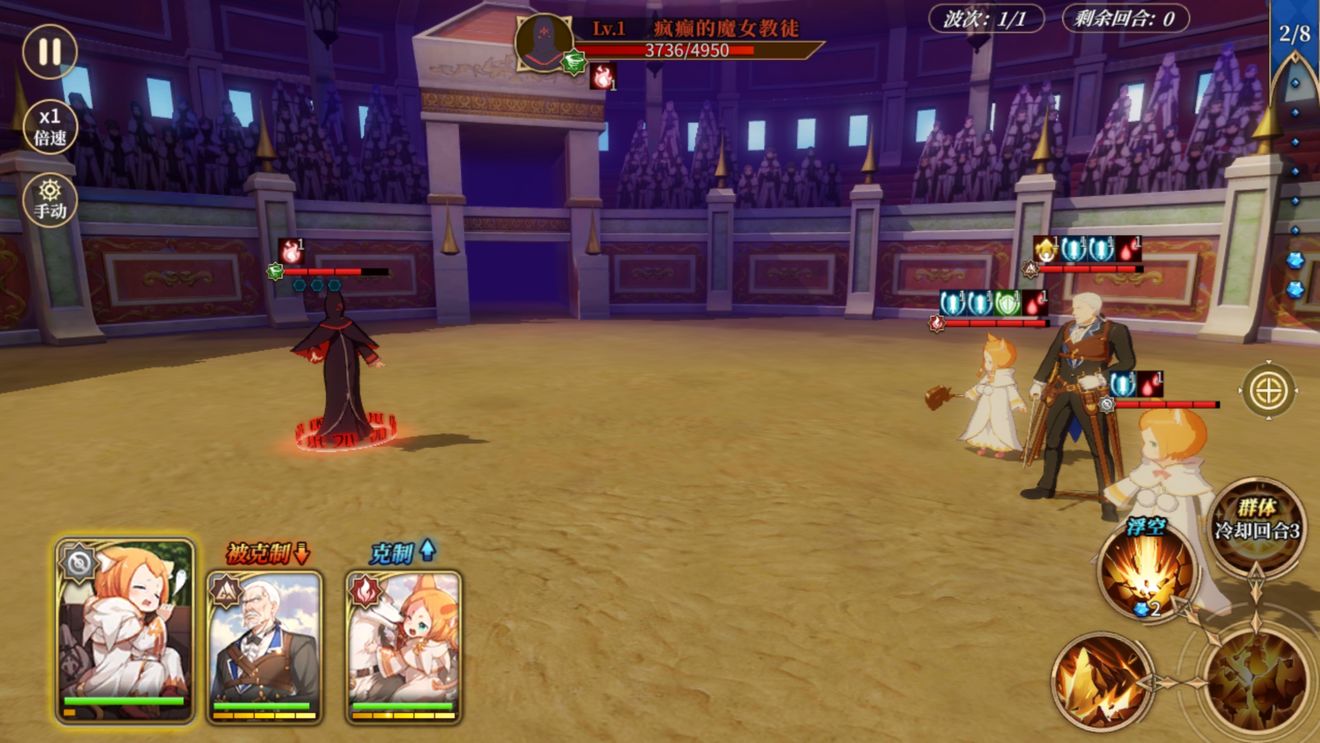Screen dimensions: 1320x743
Task: Inspect the enemy cultist portrait
Action: (x=543, y=42)
